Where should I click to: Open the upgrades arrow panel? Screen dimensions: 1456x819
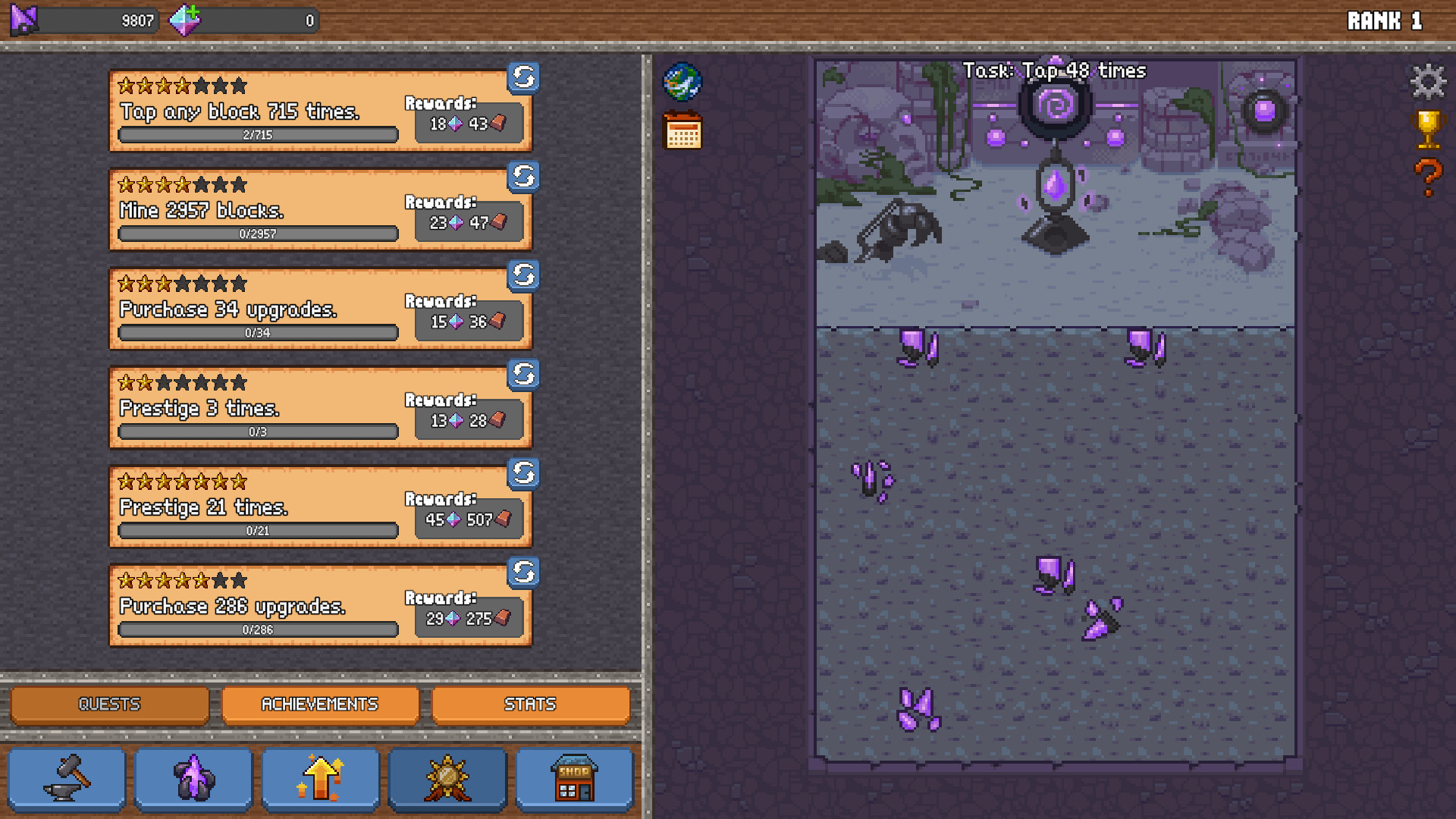coord(320,778)
